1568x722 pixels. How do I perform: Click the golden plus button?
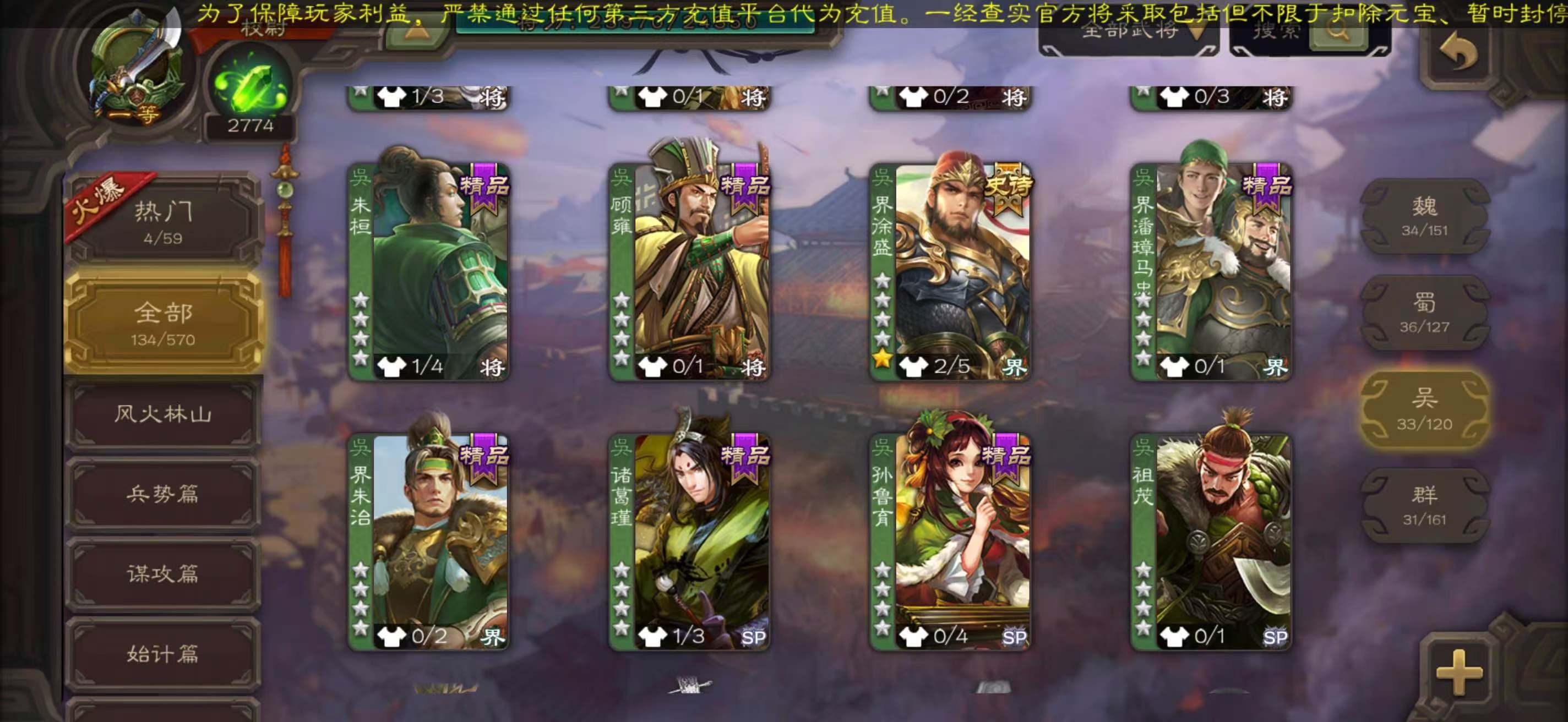pos(1459,671)
